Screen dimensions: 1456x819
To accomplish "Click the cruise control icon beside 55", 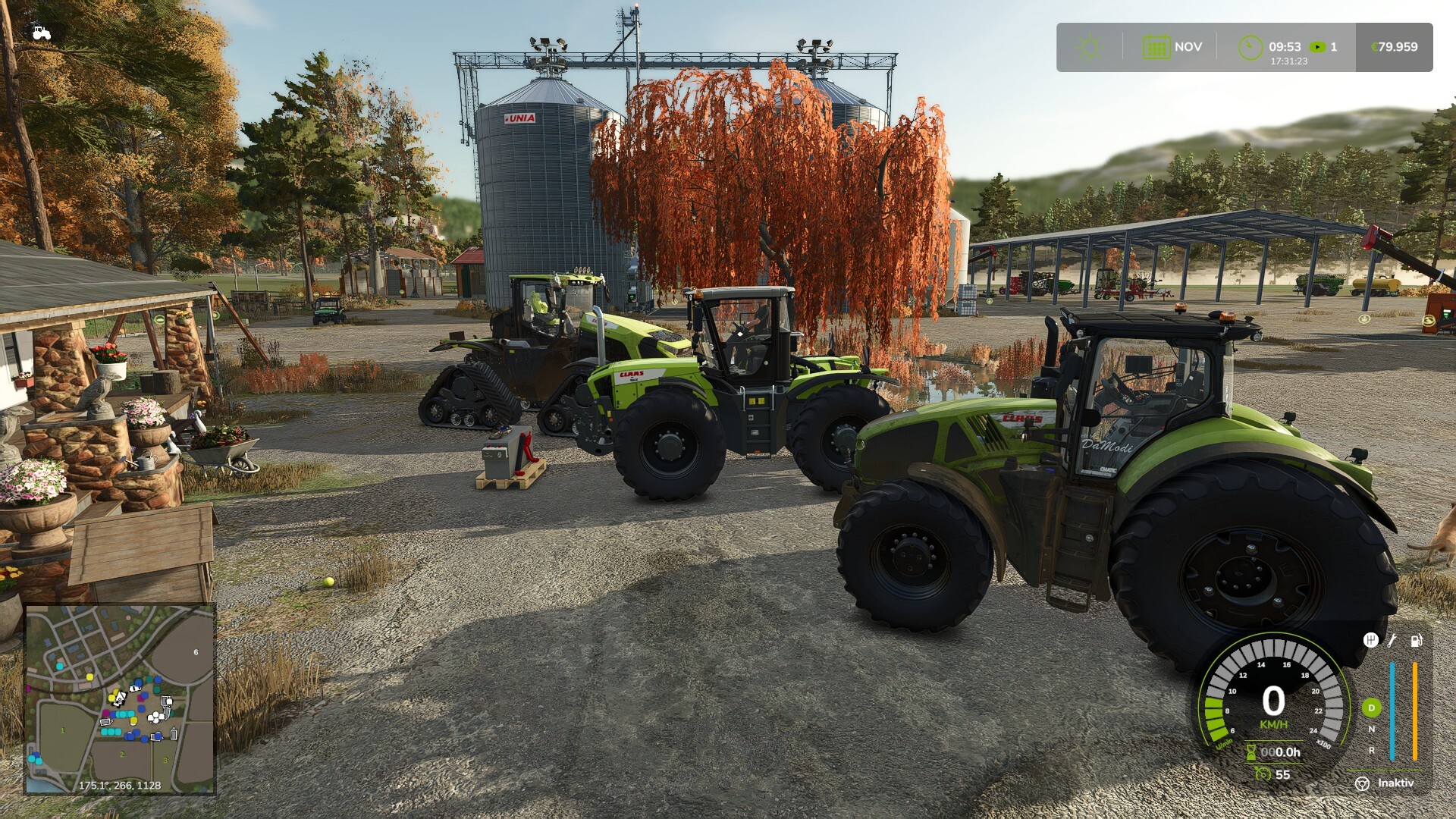I will click(x=1263, y=774).
